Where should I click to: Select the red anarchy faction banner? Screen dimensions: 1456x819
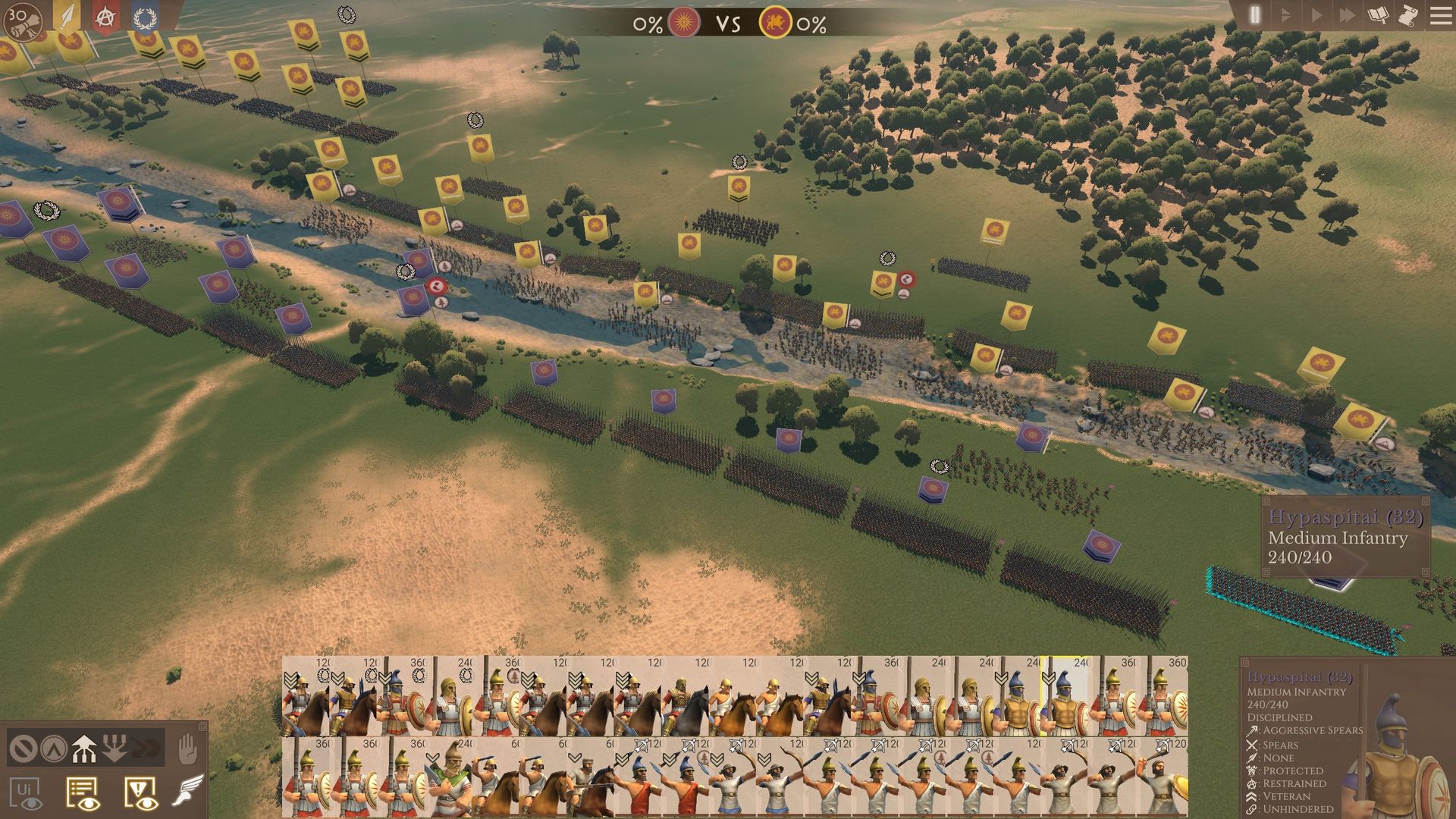coord(106,17)
